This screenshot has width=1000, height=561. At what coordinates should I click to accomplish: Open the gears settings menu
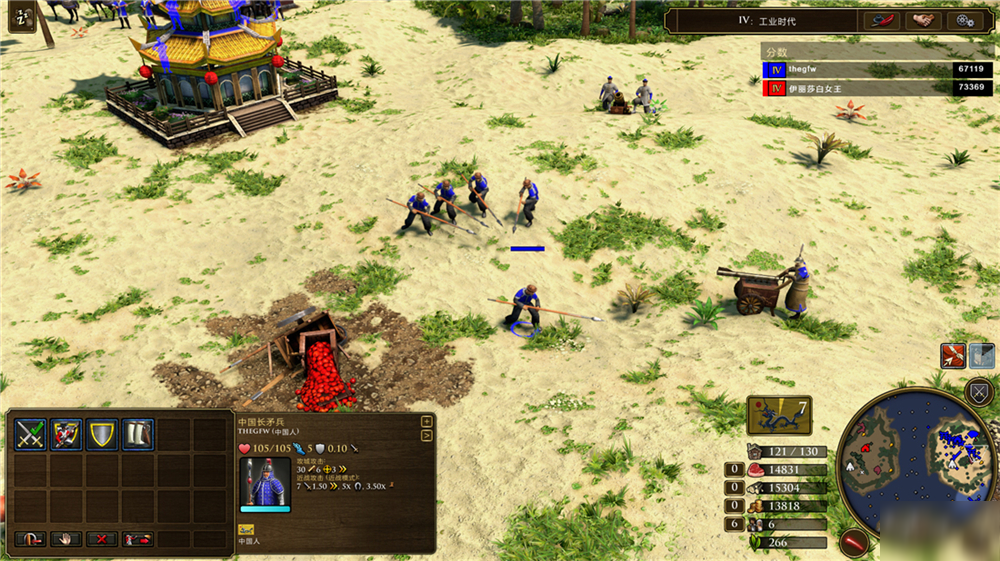(x=964, y=20)
